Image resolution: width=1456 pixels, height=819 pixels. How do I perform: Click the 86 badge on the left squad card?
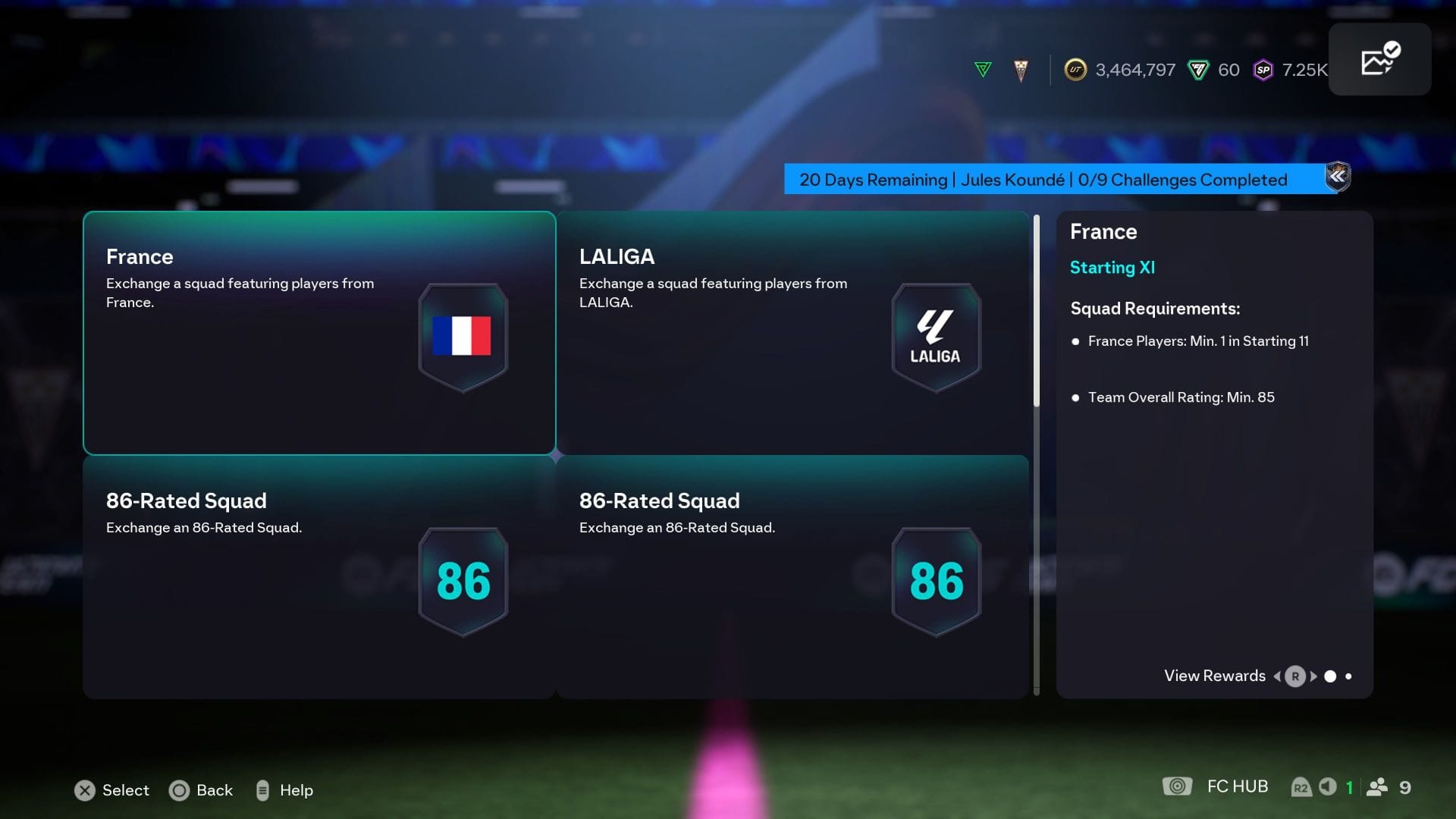[x=462, y=580]
